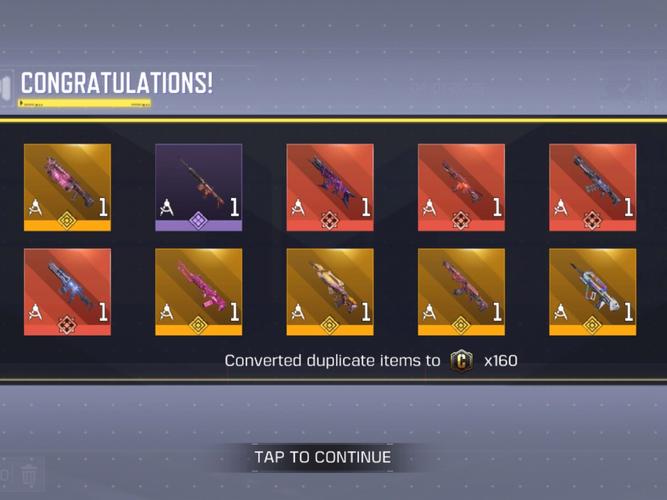The image size is (667, 500).
Task: Select the red tile with blue weapon
Action: [x=67, y=291]
